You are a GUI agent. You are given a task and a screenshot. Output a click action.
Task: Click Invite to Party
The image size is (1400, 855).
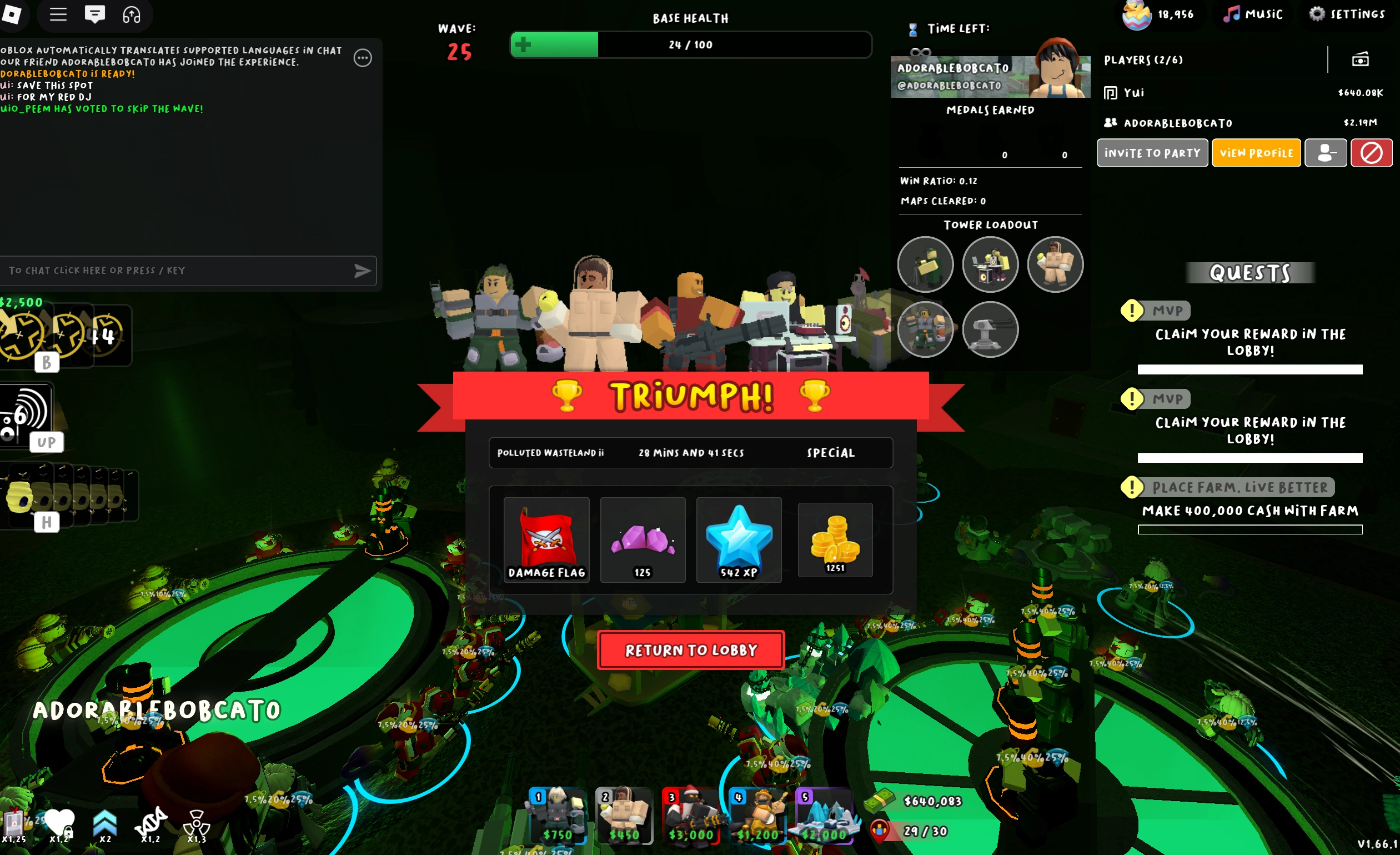point(1152,152)
